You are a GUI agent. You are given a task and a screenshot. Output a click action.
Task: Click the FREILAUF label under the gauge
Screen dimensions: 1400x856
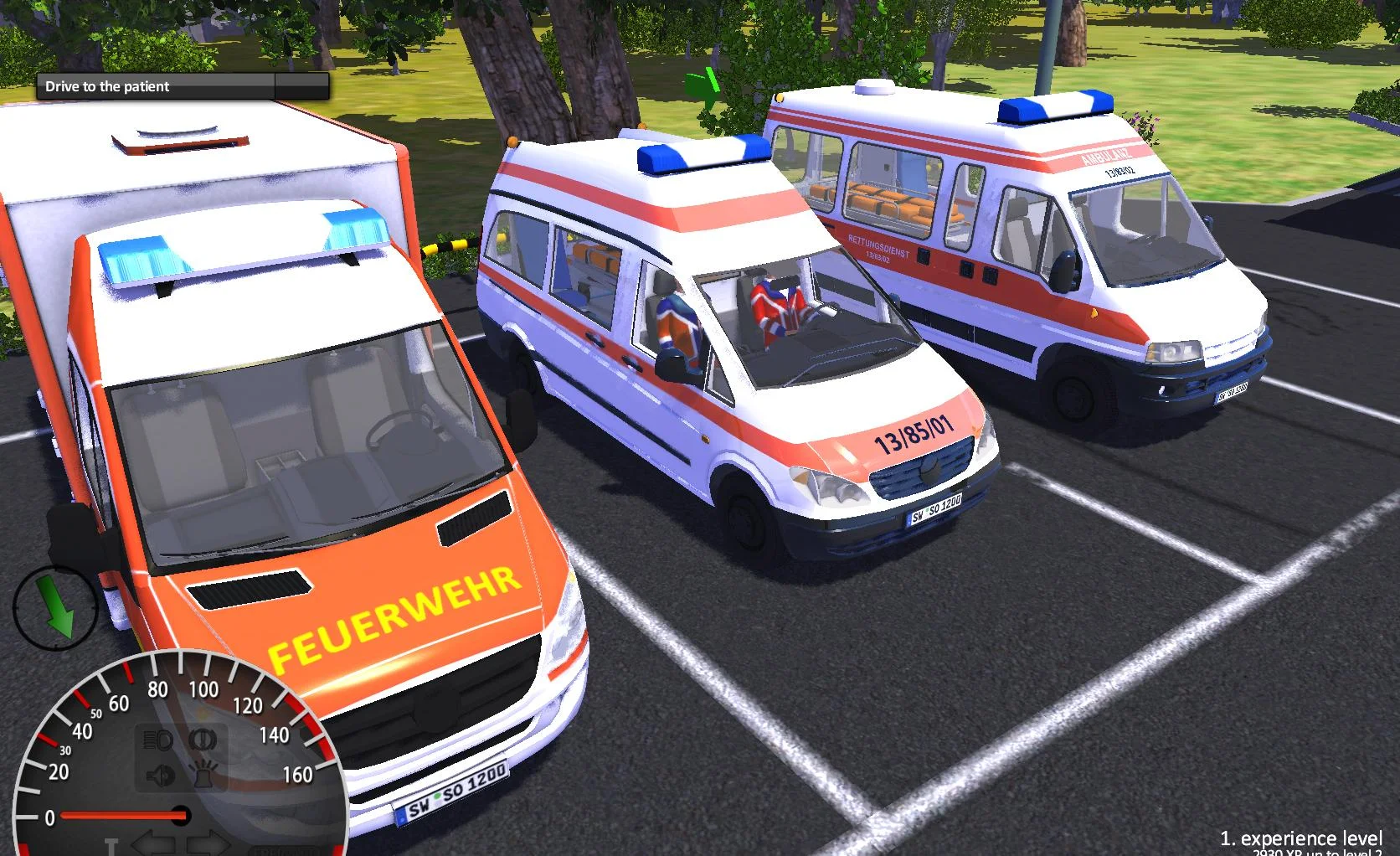point(285,850)
